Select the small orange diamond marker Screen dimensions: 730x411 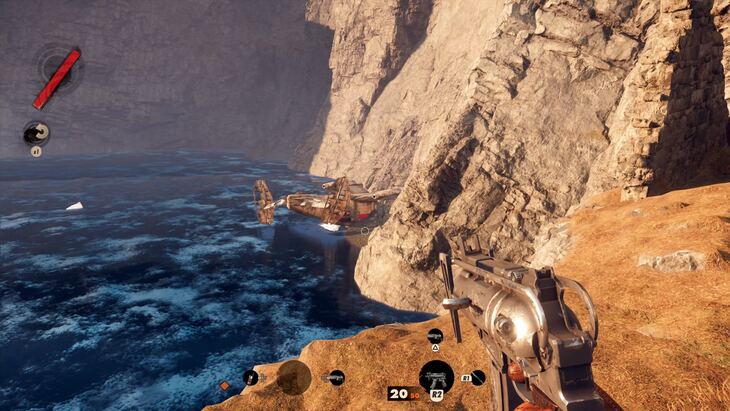point(225,385)
